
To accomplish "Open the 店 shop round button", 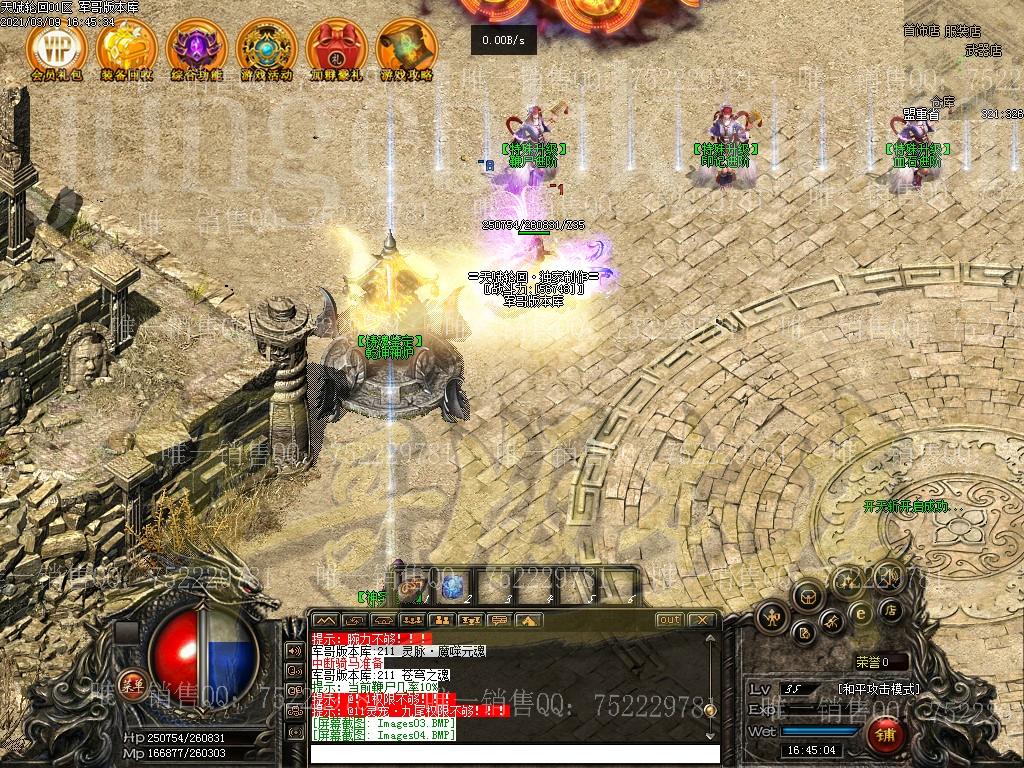I will 890,609.
